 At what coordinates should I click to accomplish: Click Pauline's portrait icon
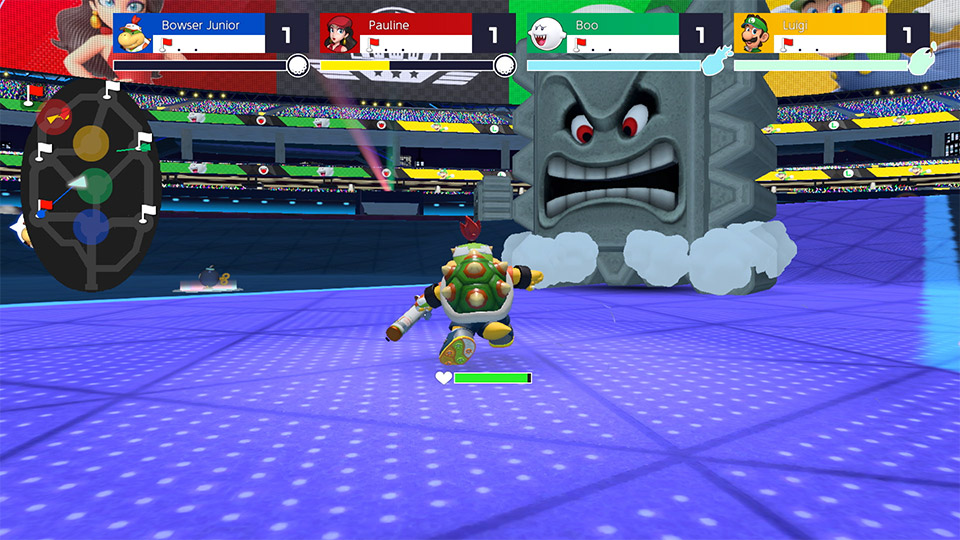[339, 36]
